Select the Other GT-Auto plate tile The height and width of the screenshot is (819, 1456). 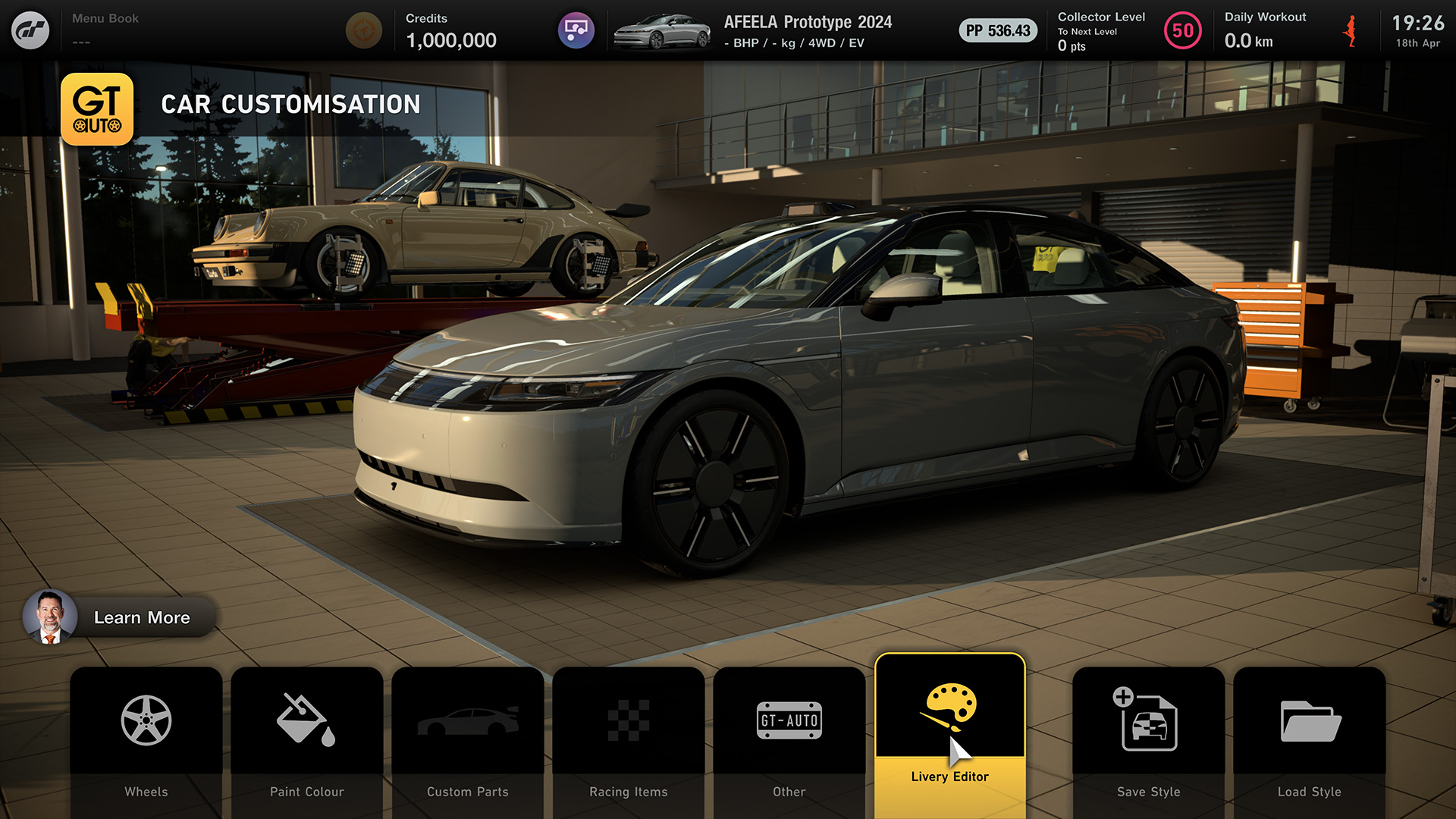(x=789, y=739)
